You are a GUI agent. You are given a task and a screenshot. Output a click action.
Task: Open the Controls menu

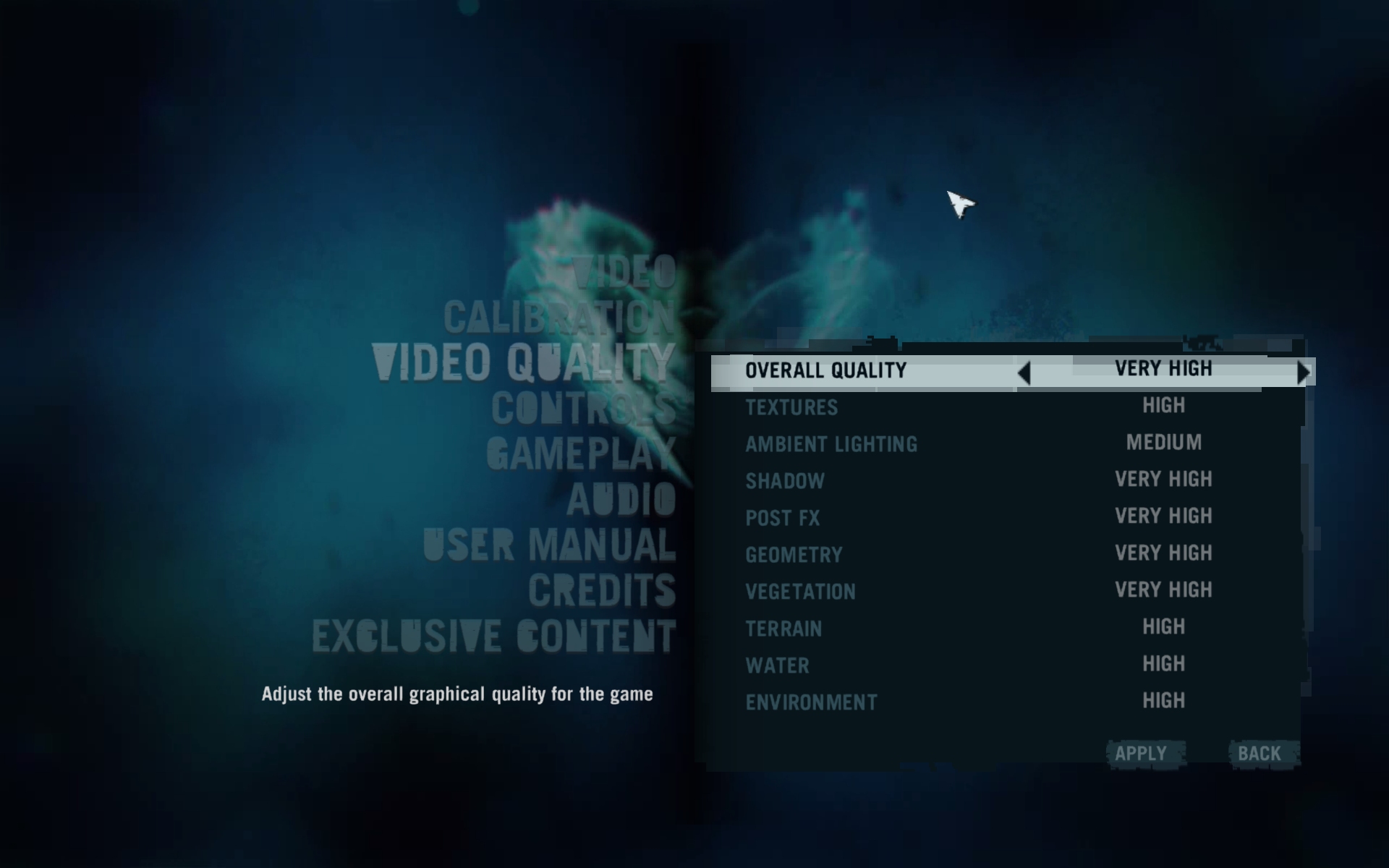pos(582,409)
